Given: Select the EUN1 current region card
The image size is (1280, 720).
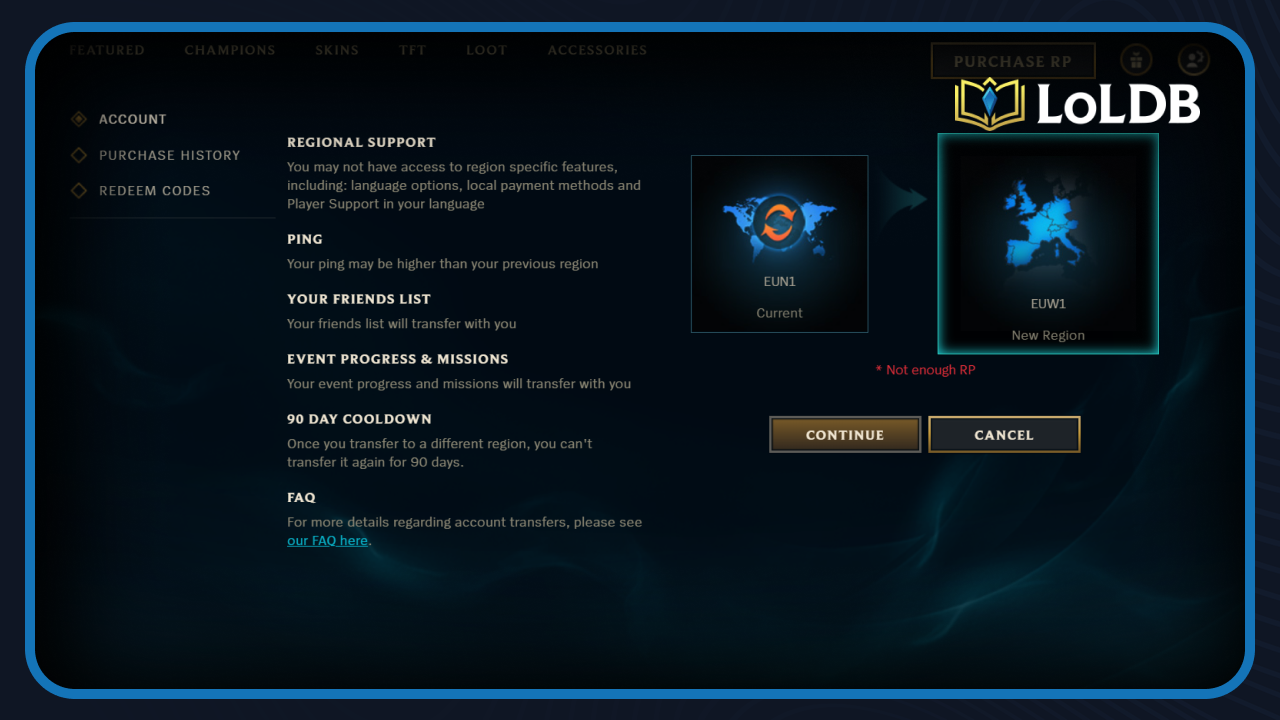Looking at the screenshot, I should tap(779, 243).
